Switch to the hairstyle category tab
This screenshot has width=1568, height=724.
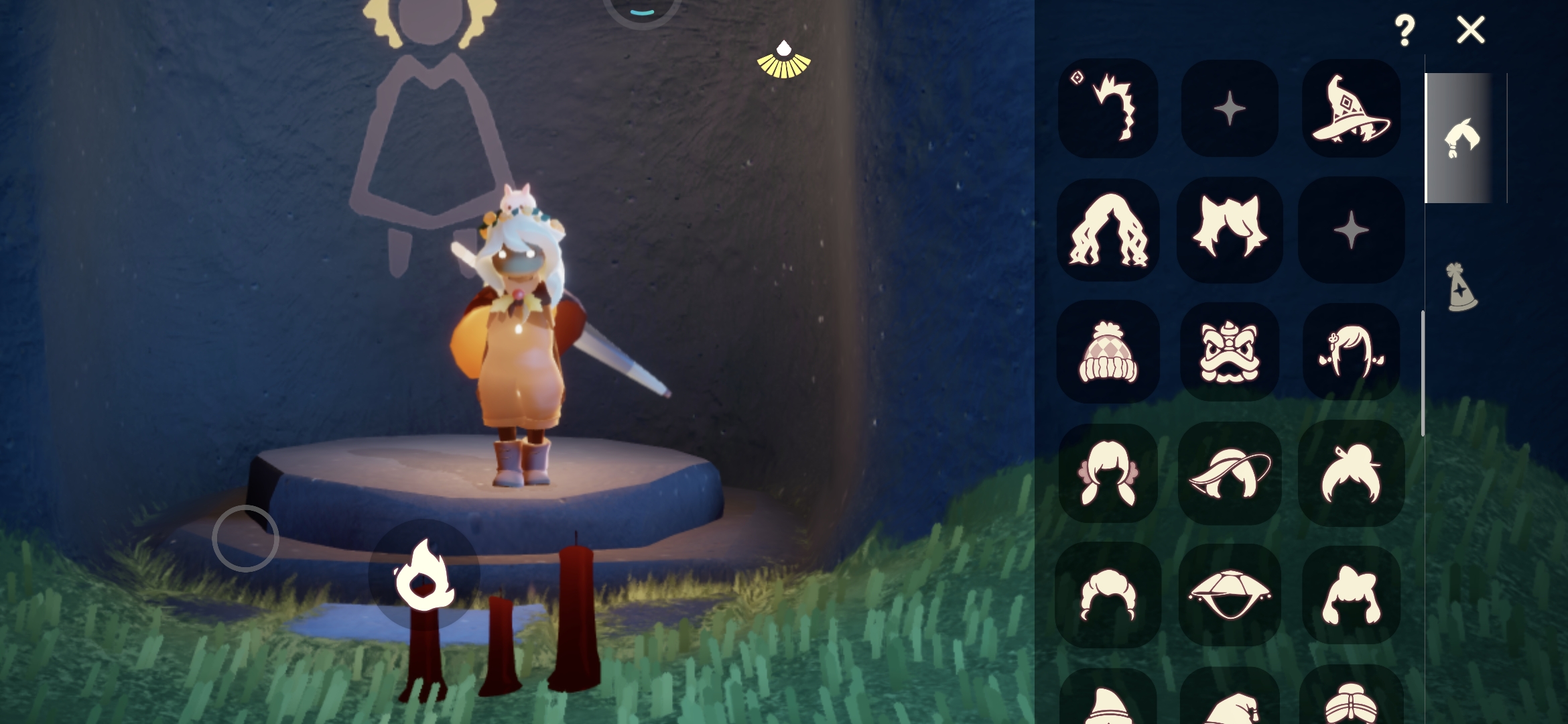pos(1461,138)
